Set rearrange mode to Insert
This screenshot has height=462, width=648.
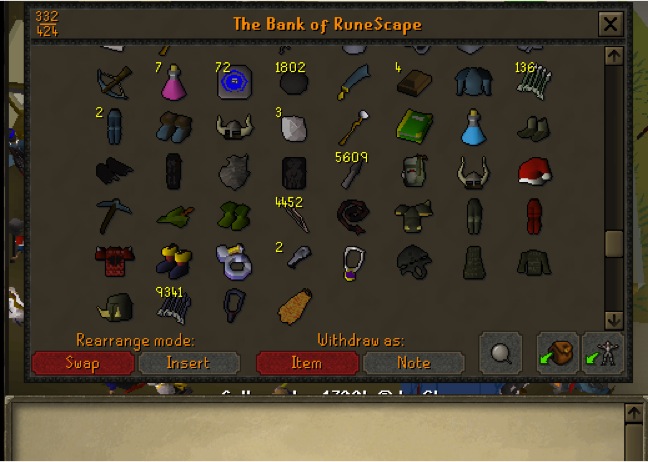tap(188, 362)
